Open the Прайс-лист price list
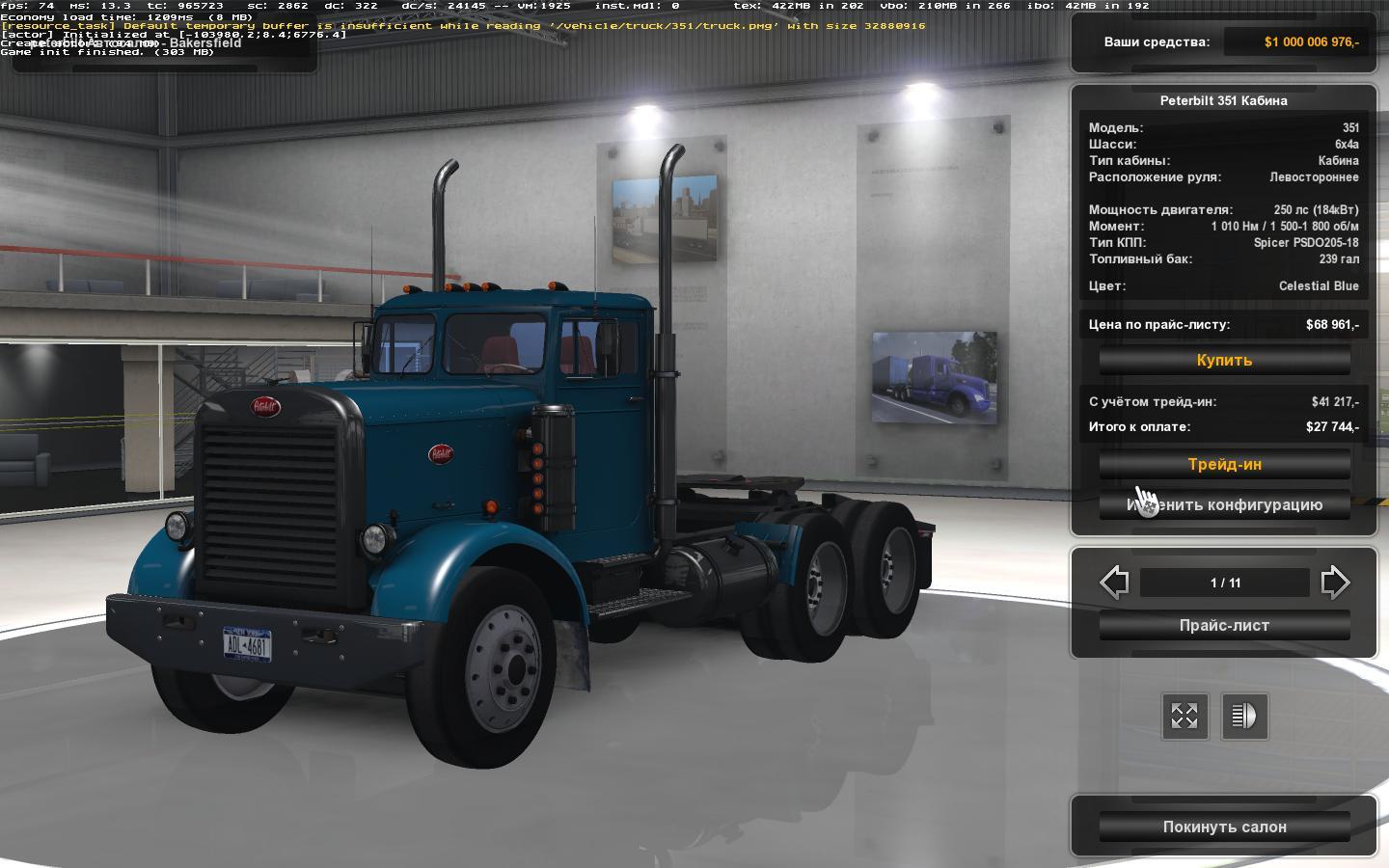 click(x=1224, y=625)
